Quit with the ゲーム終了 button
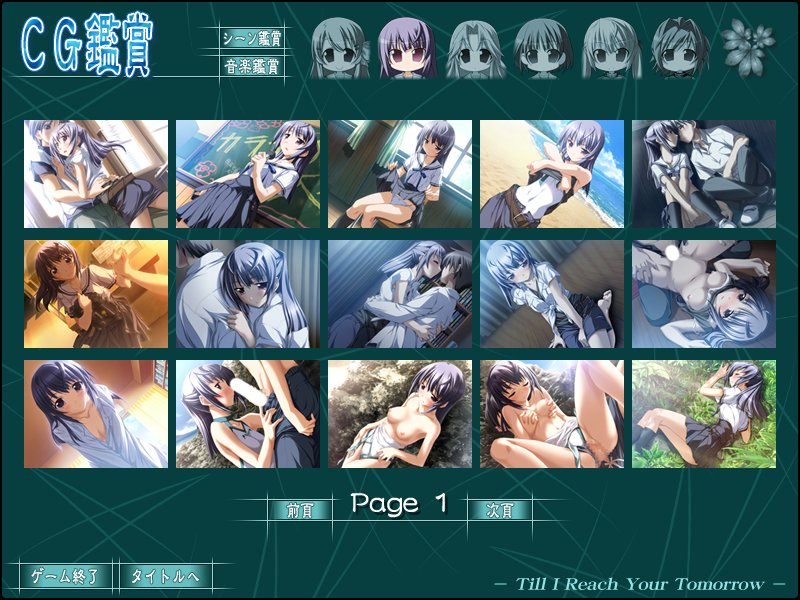Screen dimensions: 800x600 (65, 576)
